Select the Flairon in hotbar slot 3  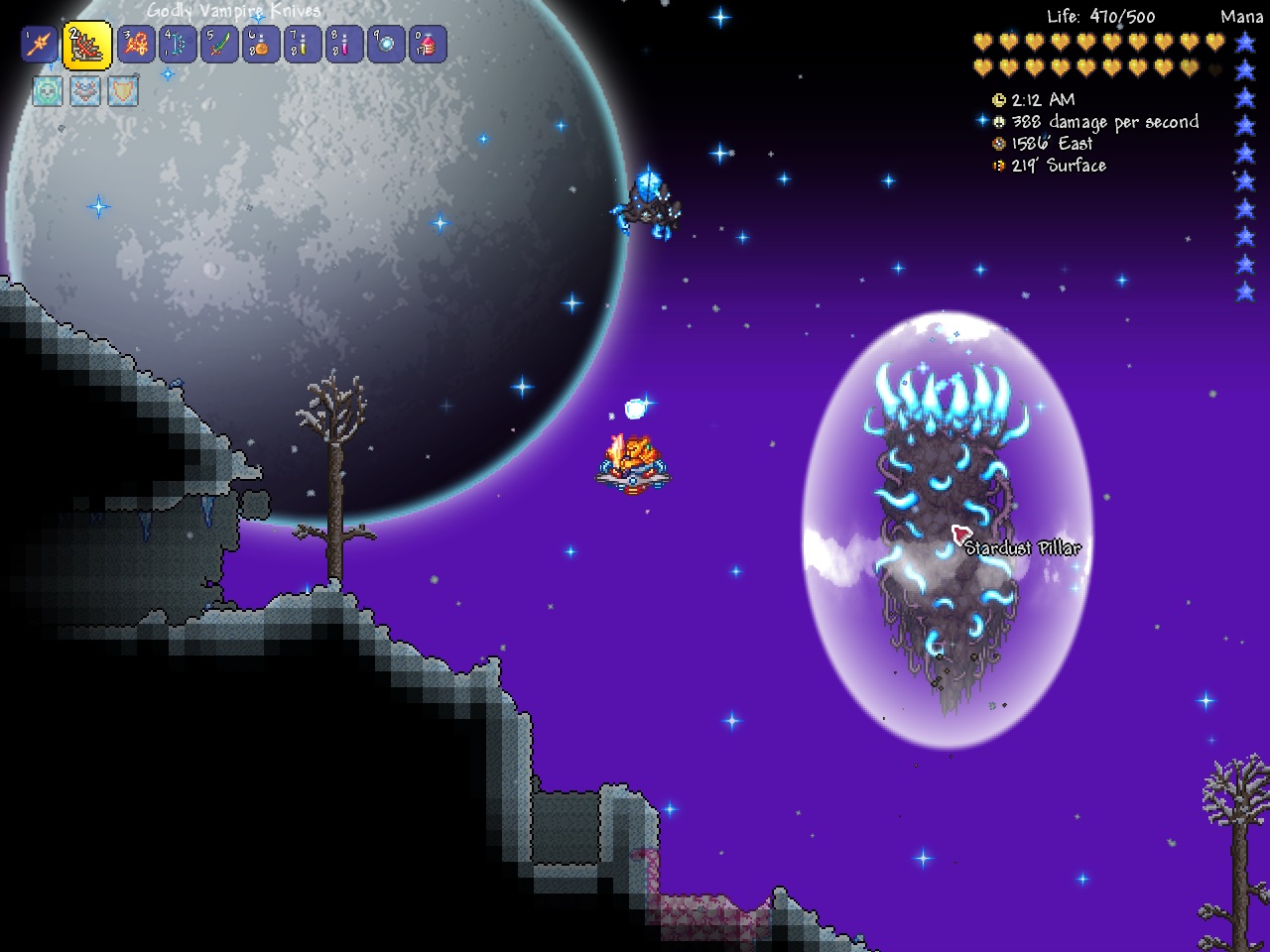pos(136,45)
